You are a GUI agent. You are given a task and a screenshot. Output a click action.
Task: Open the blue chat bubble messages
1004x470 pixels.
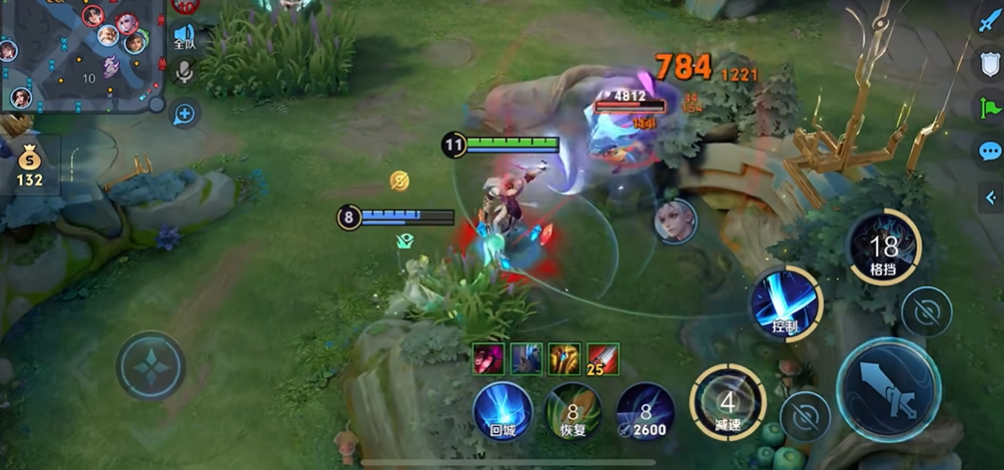[989, 152]
